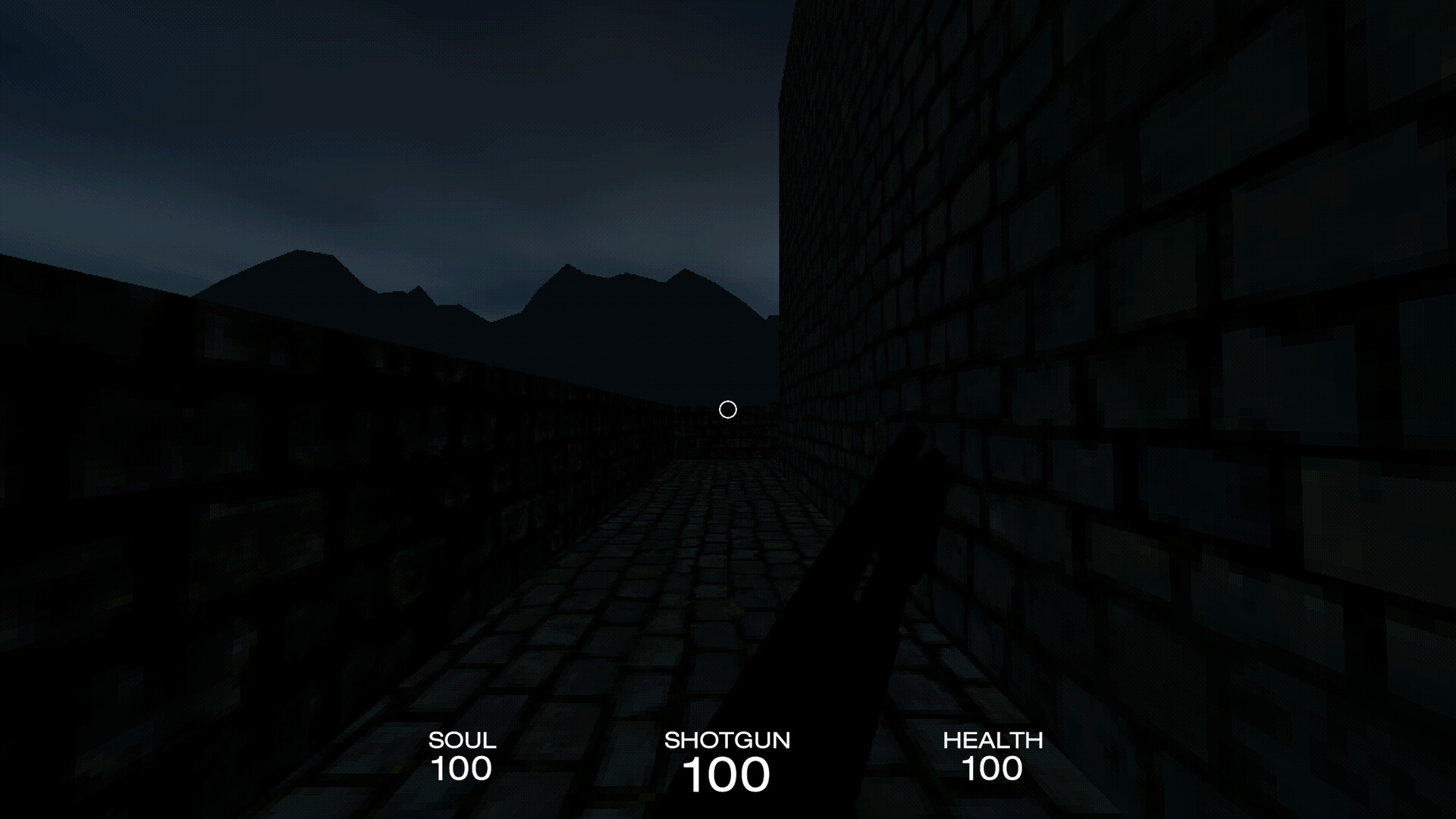The image size is (1456, 819).
Task: Click the crosshair reticle at screen center
Action: click(x=728, y=409)
